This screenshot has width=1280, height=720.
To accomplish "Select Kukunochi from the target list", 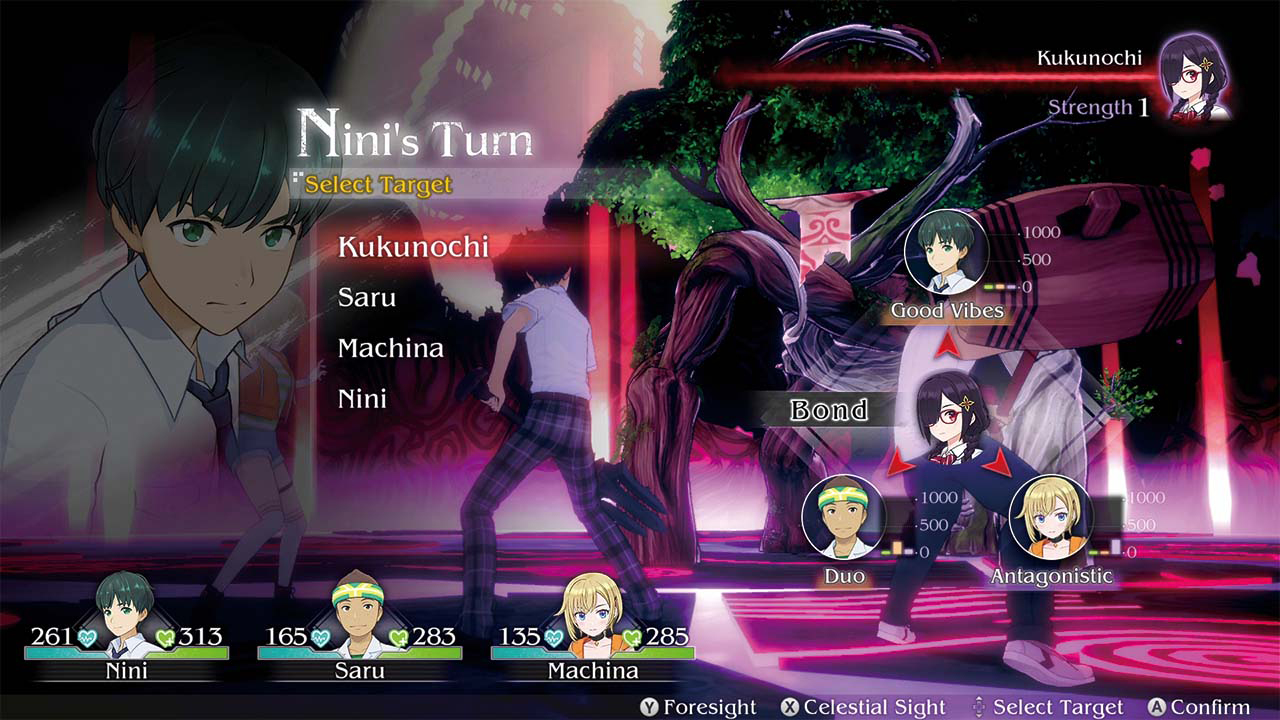I will click(x=415, y=247).
